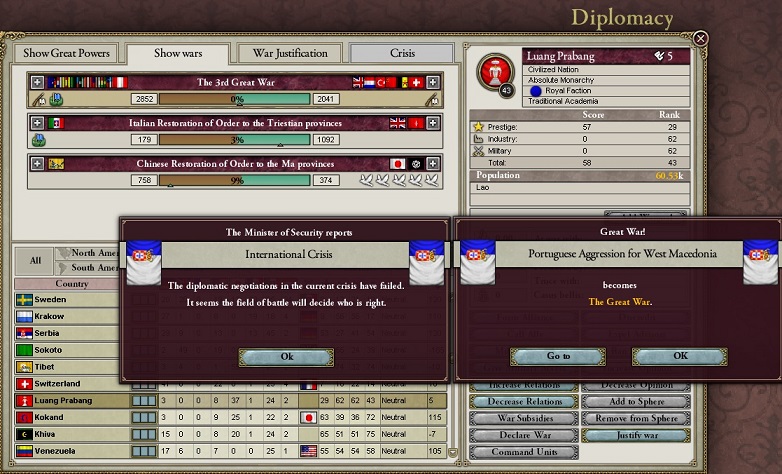Show All countries filter
The width and height of the screenshot is (782, 474).
tap(35, 260)
